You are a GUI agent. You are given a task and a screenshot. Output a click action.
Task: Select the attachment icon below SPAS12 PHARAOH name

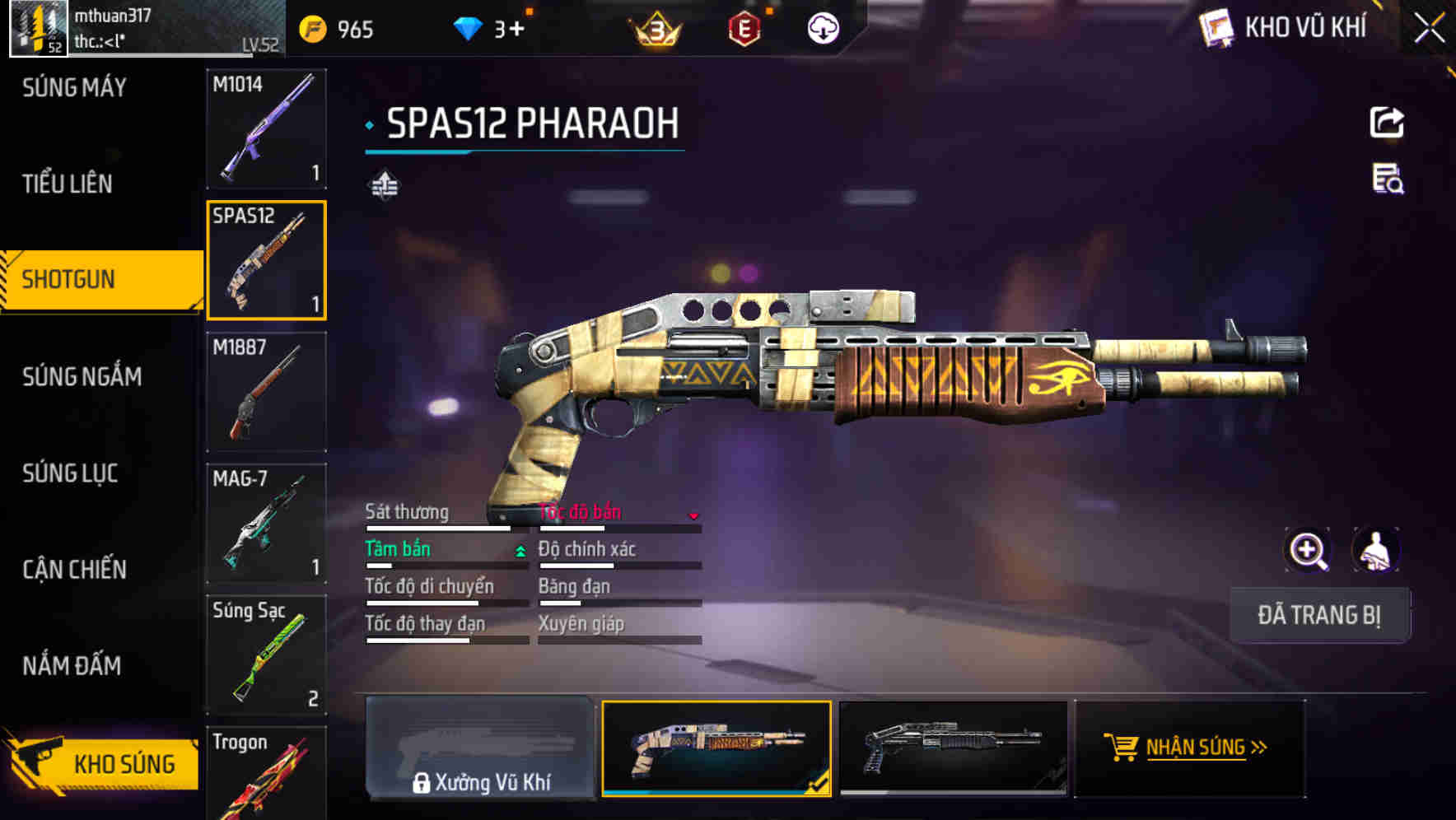coord(385,183)
